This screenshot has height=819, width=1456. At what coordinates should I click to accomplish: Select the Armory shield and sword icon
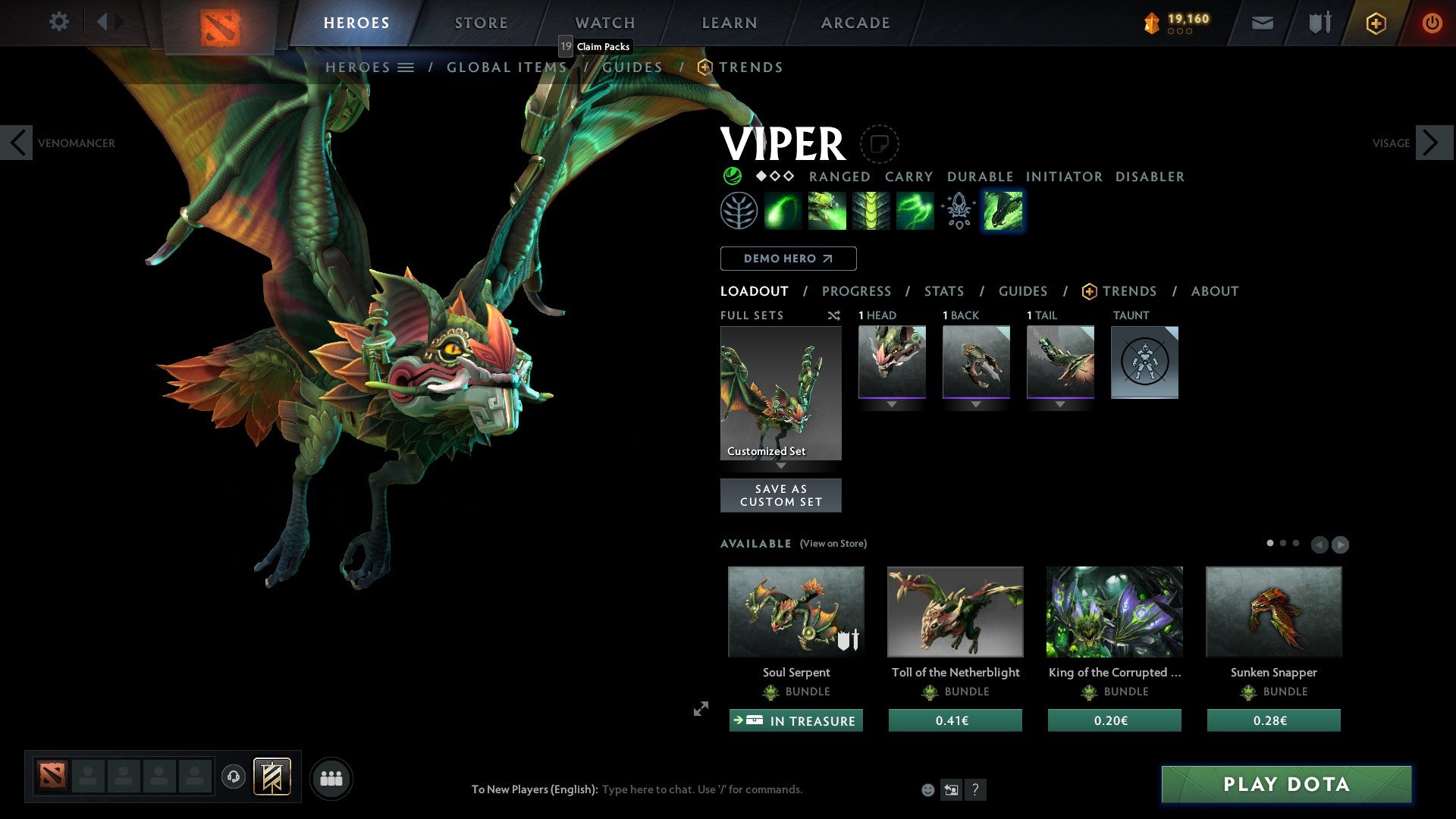tap(1319, 23)
